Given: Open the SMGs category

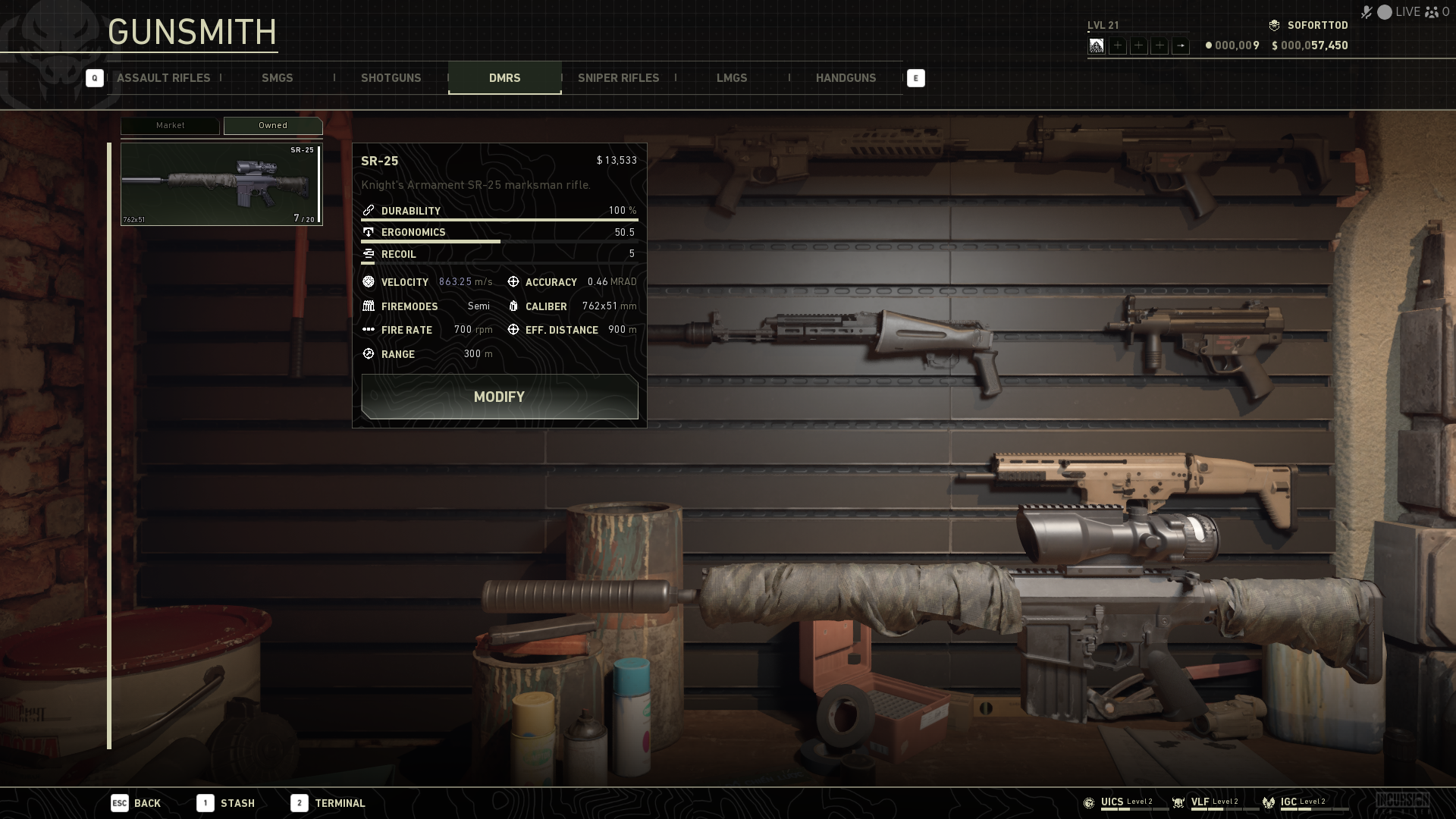Looking at the screenshot, I should [277, 78].
